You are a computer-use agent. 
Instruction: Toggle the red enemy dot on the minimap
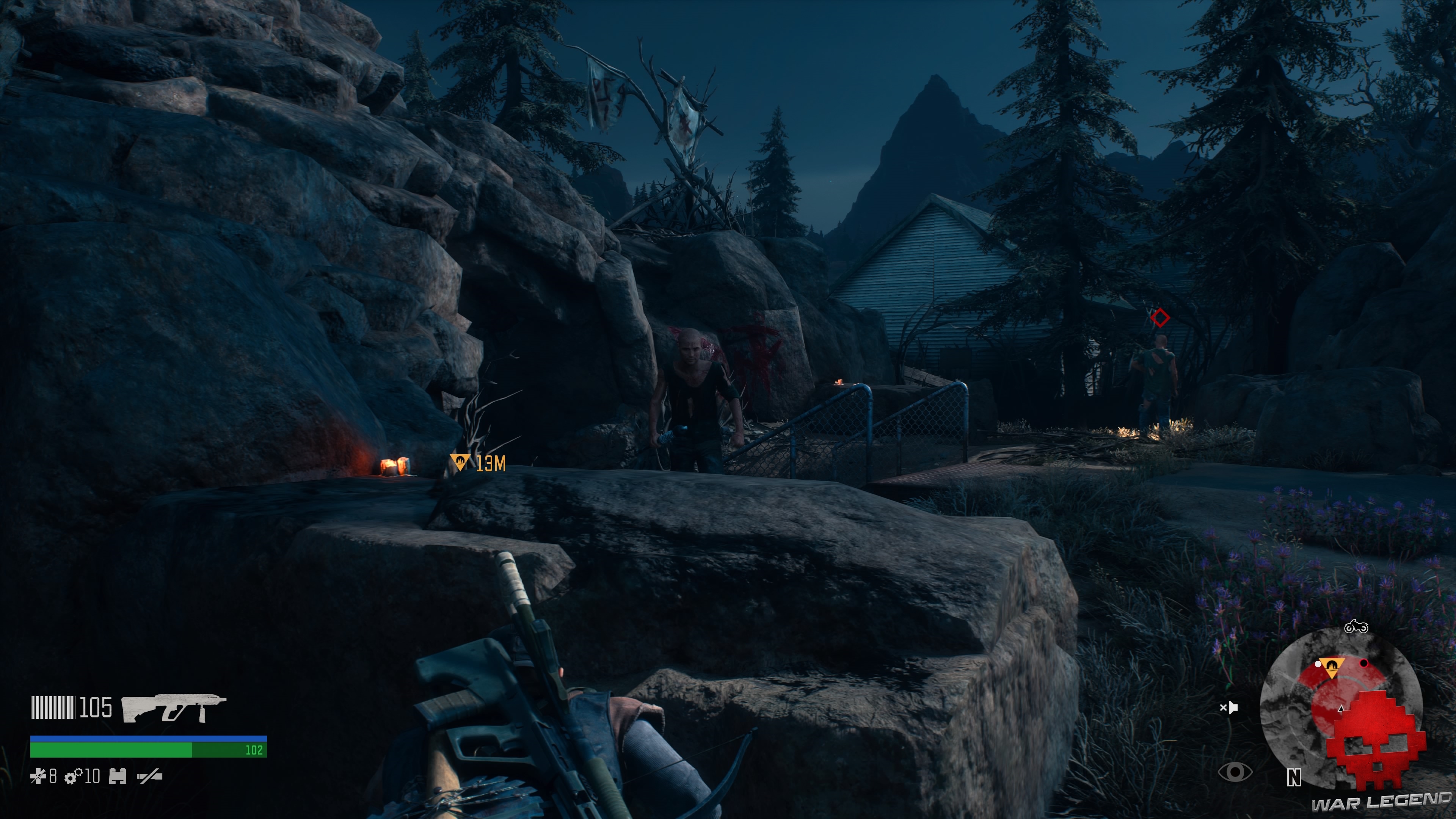pos(1364,665)
